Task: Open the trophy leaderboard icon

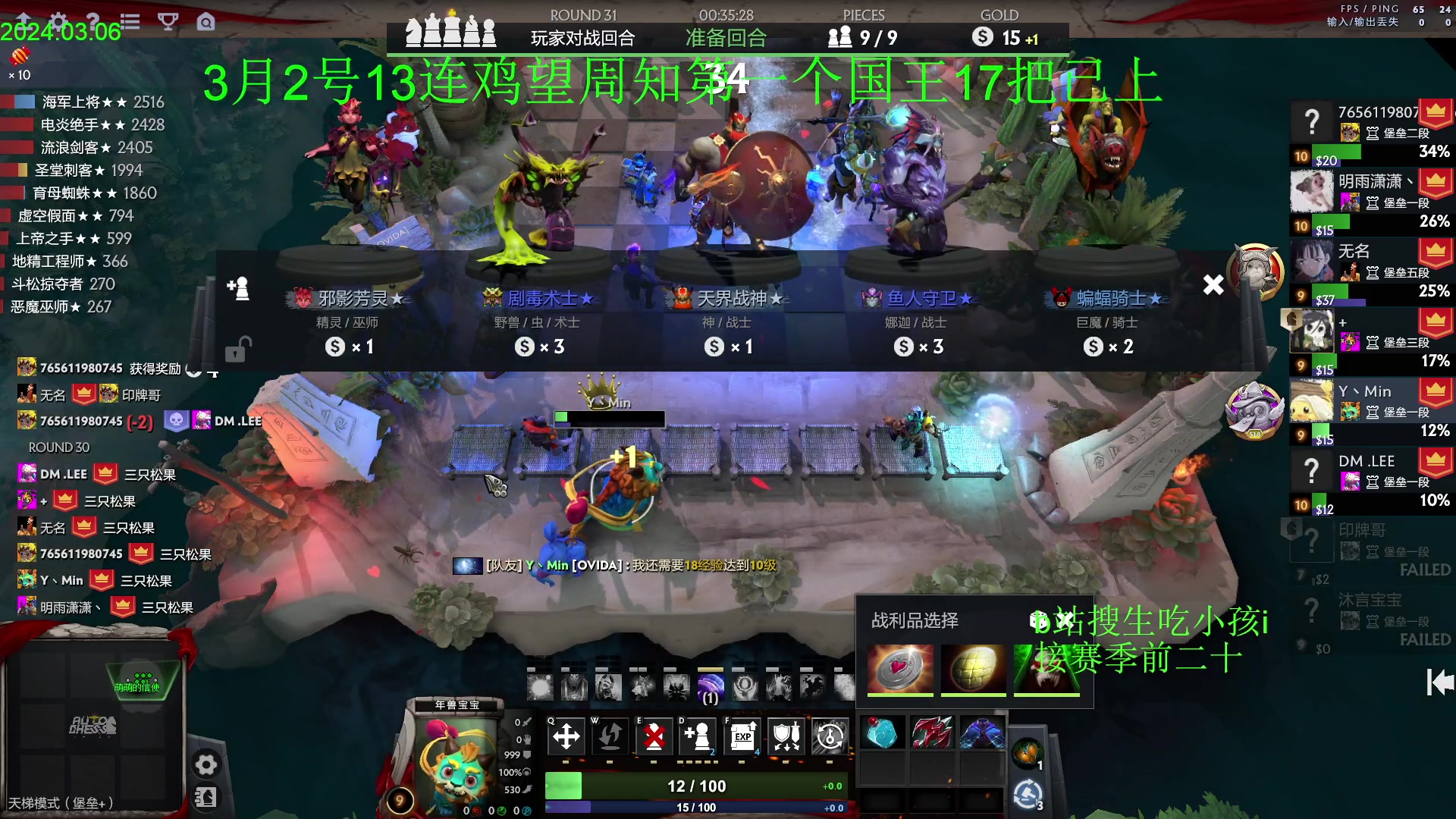Action: point(168,21)
